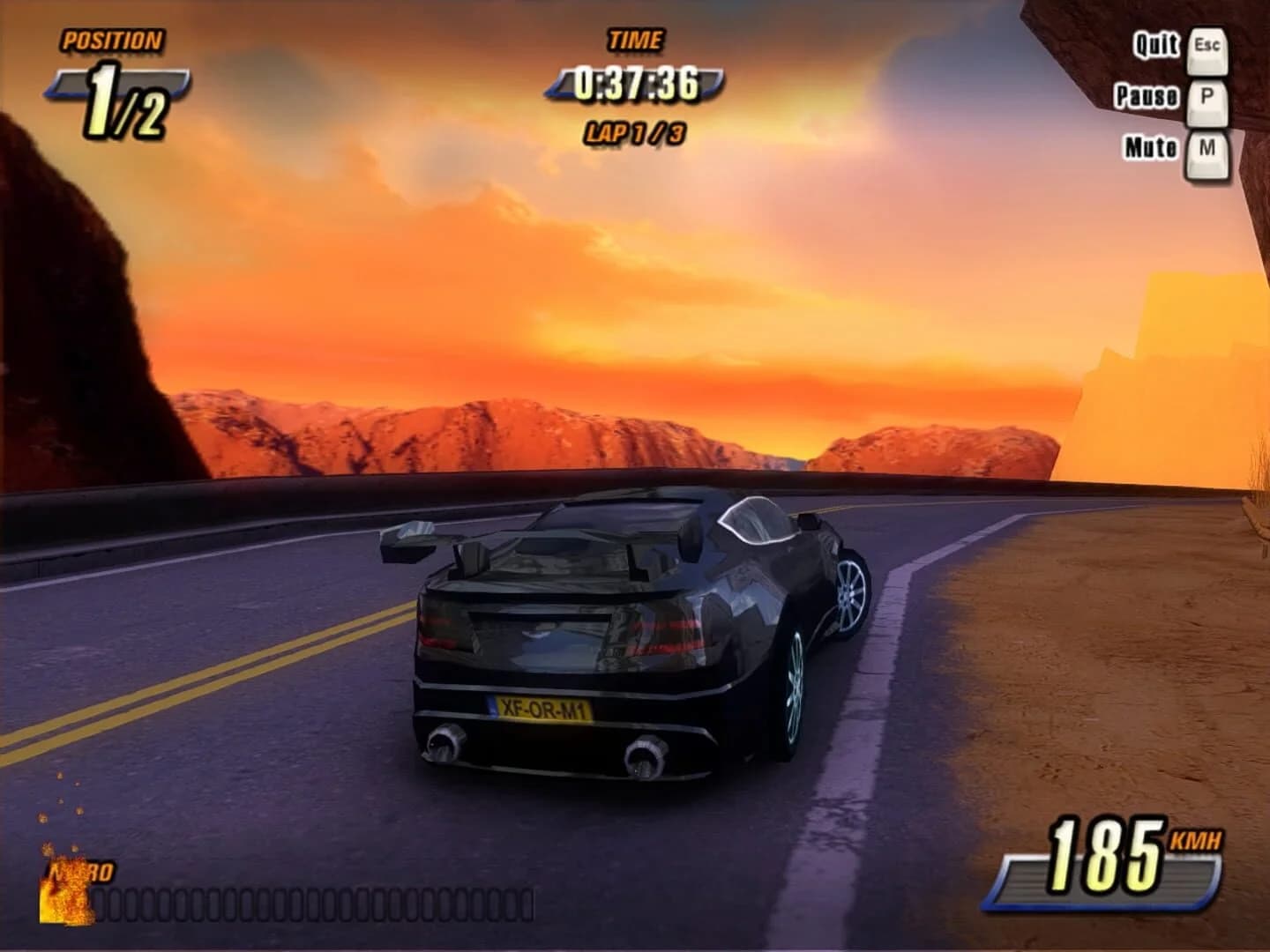Screen dimensions: 1270x952
Task: Select the TIME heading text
Action: 634,39
